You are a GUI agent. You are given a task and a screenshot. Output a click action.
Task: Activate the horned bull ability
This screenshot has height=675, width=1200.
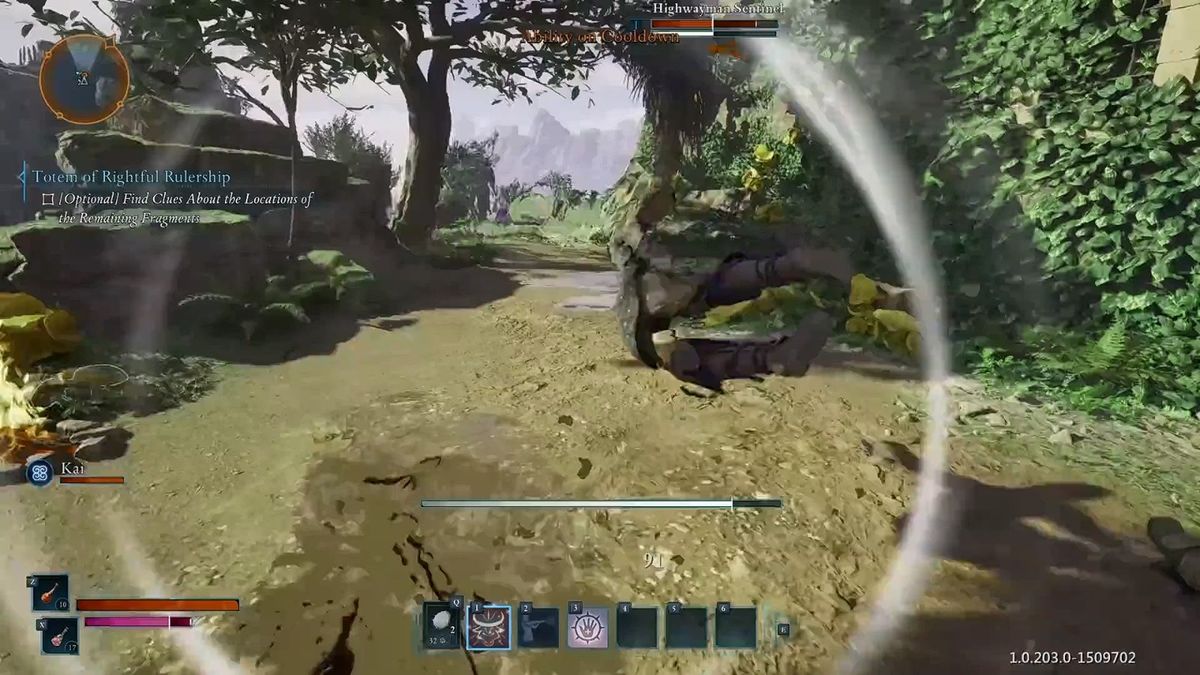[489, 627]
